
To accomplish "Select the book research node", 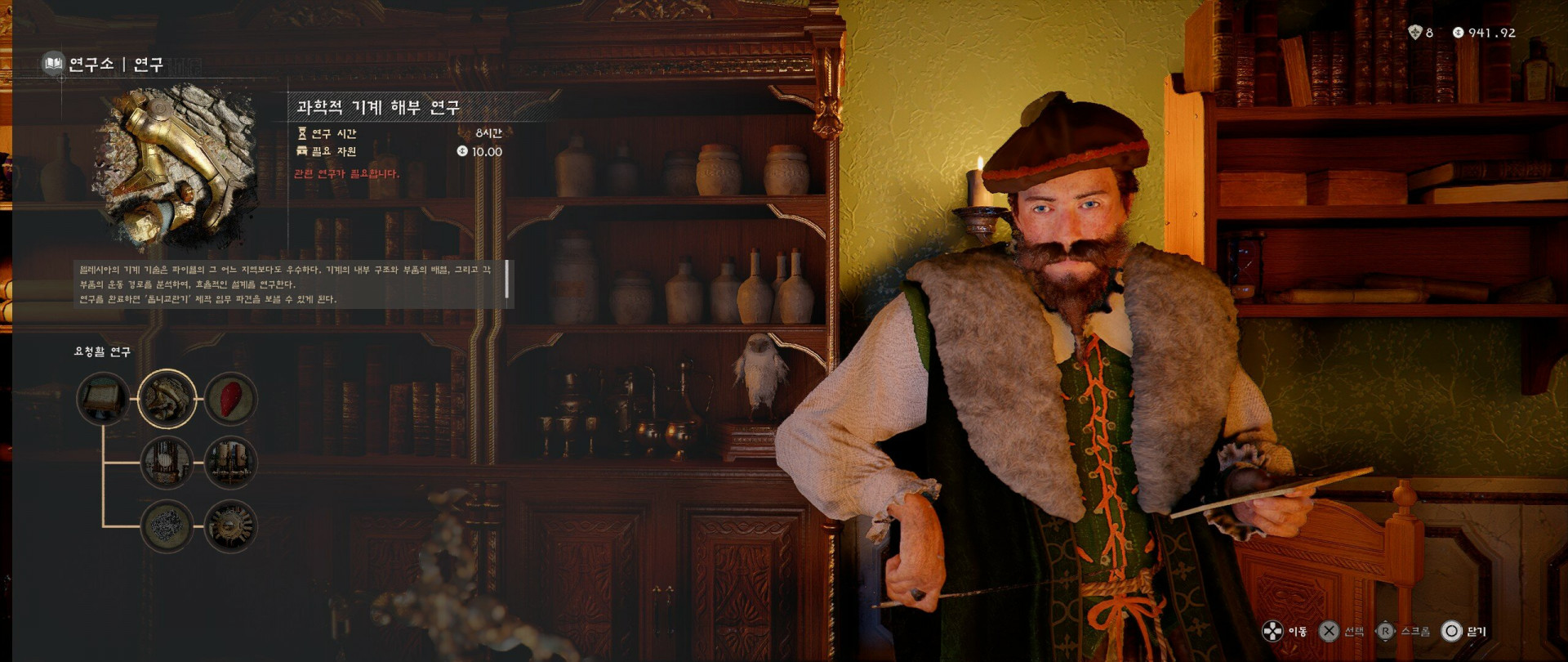I will point(104,400).
